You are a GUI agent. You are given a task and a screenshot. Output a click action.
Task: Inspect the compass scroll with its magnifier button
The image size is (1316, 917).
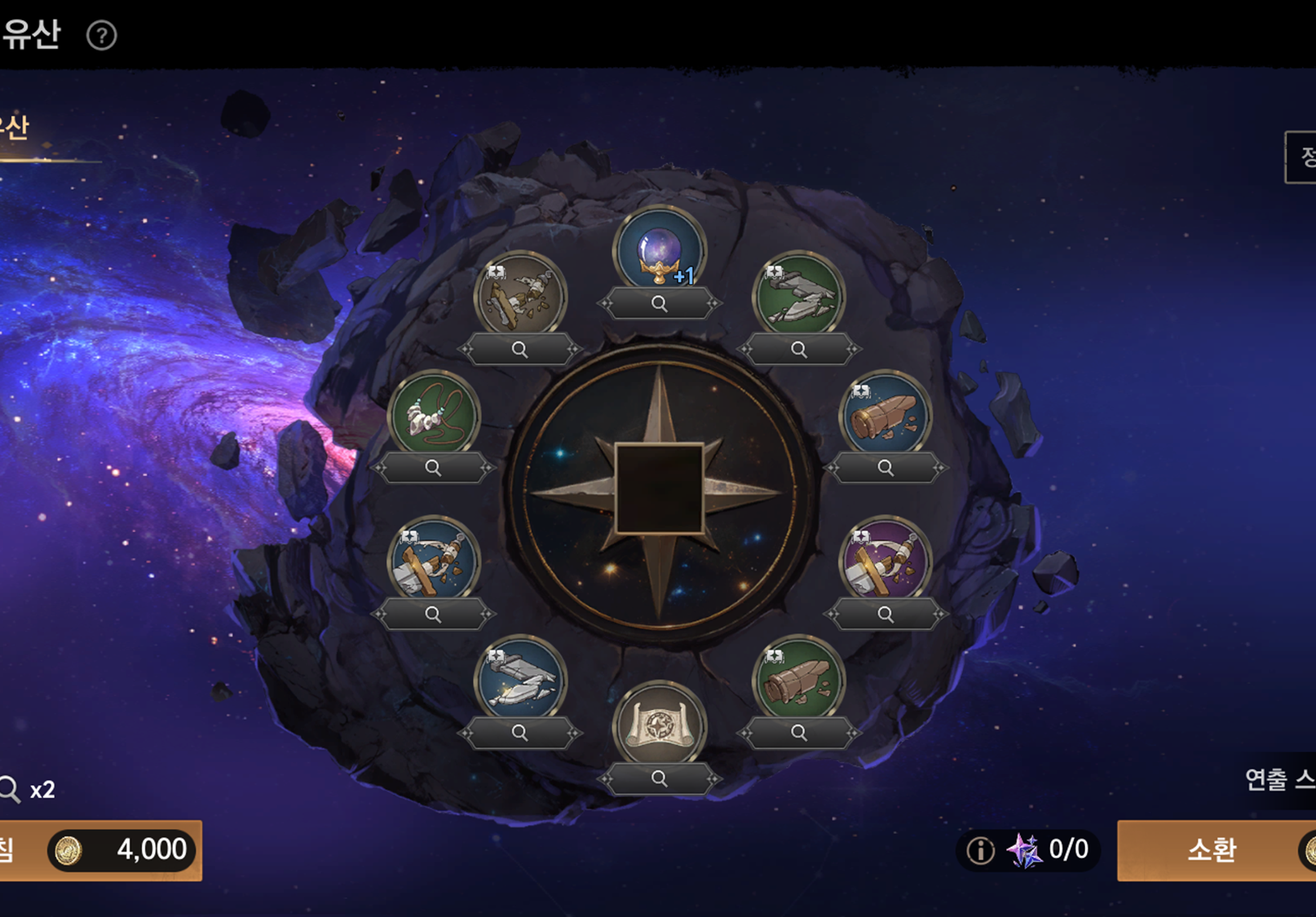click(x=660, y=779)
